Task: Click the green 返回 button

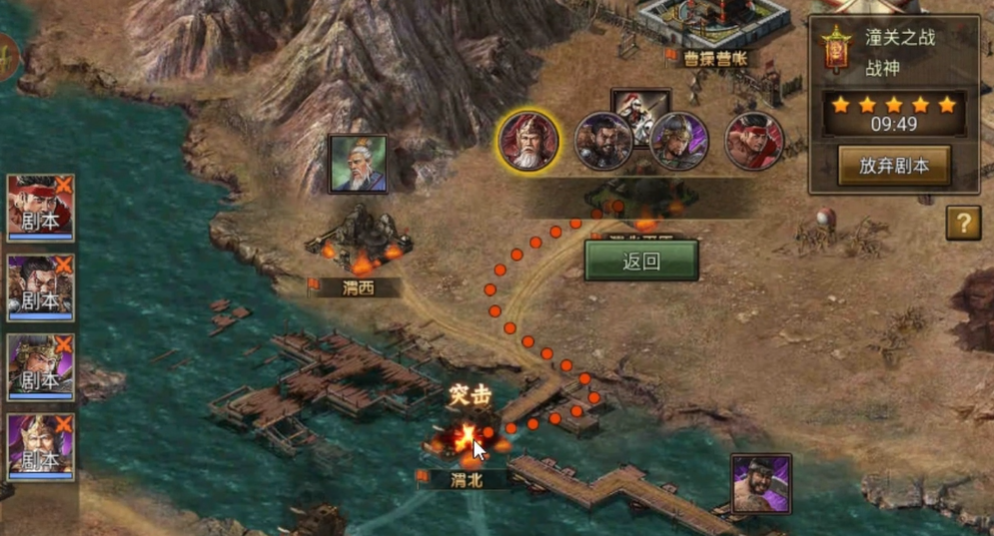Action: tap(641, 261)
